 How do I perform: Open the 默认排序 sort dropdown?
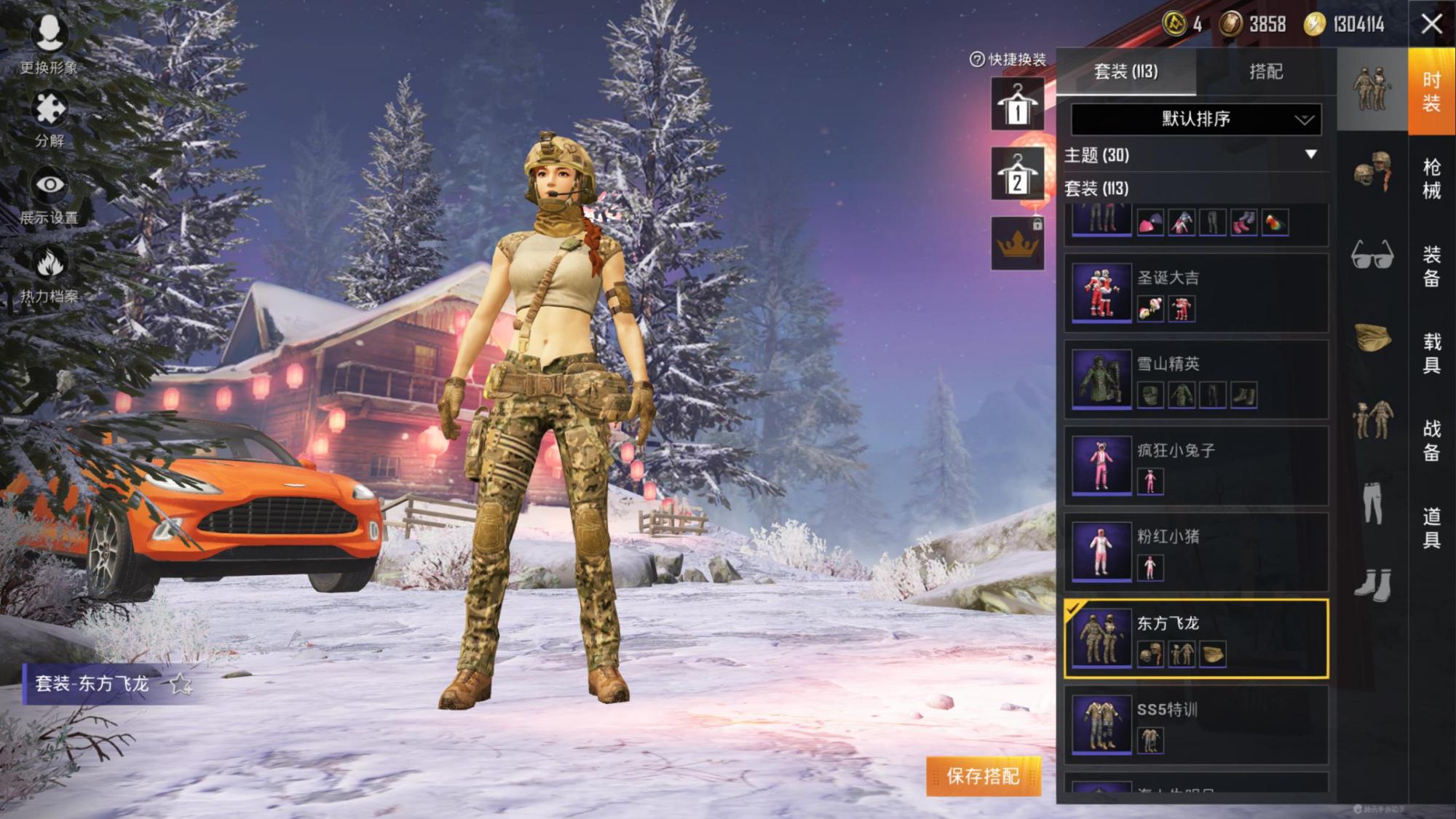click(x=1195, y=119)
